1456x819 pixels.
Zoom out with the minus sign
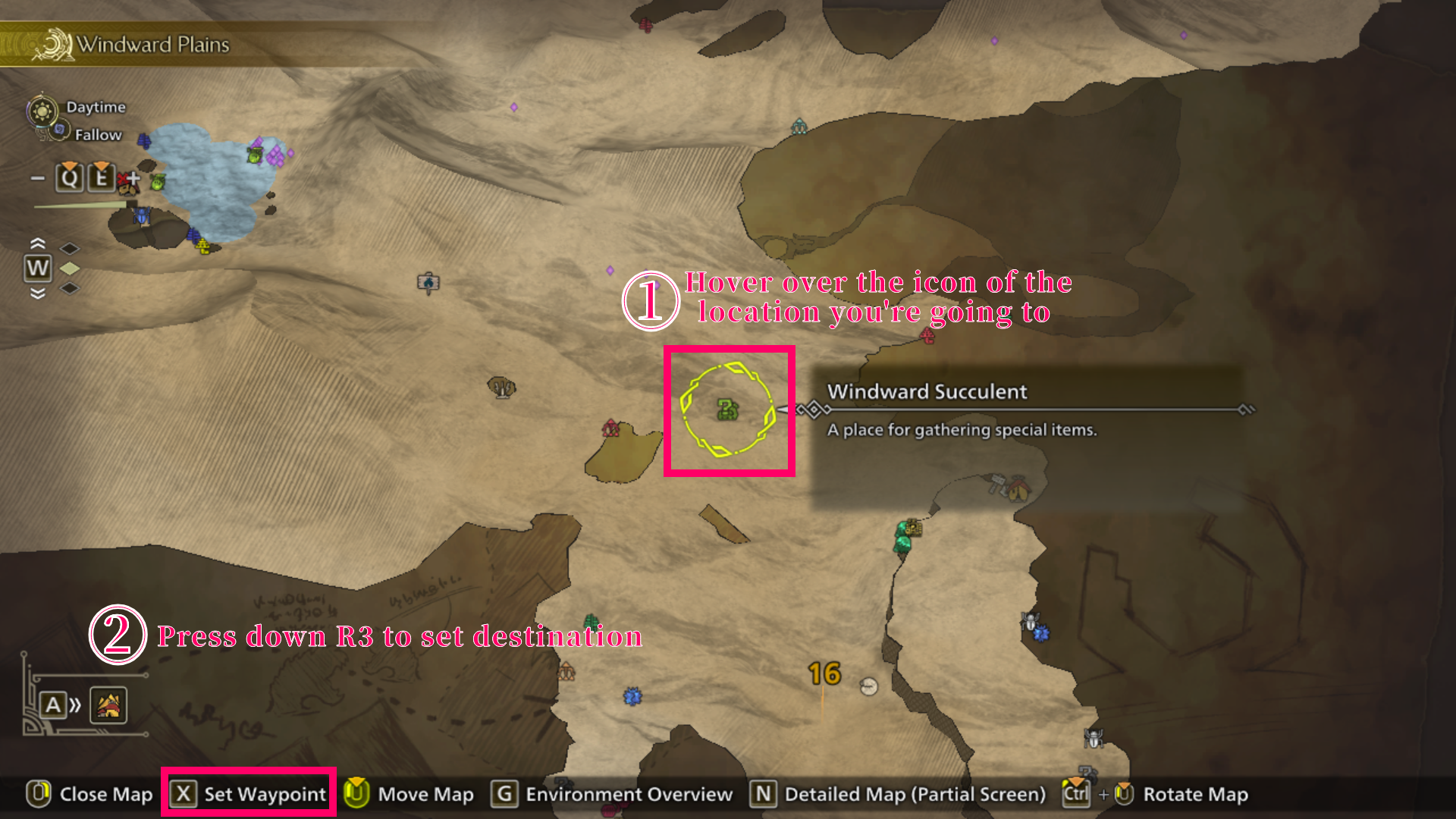(x=37, y=178)
